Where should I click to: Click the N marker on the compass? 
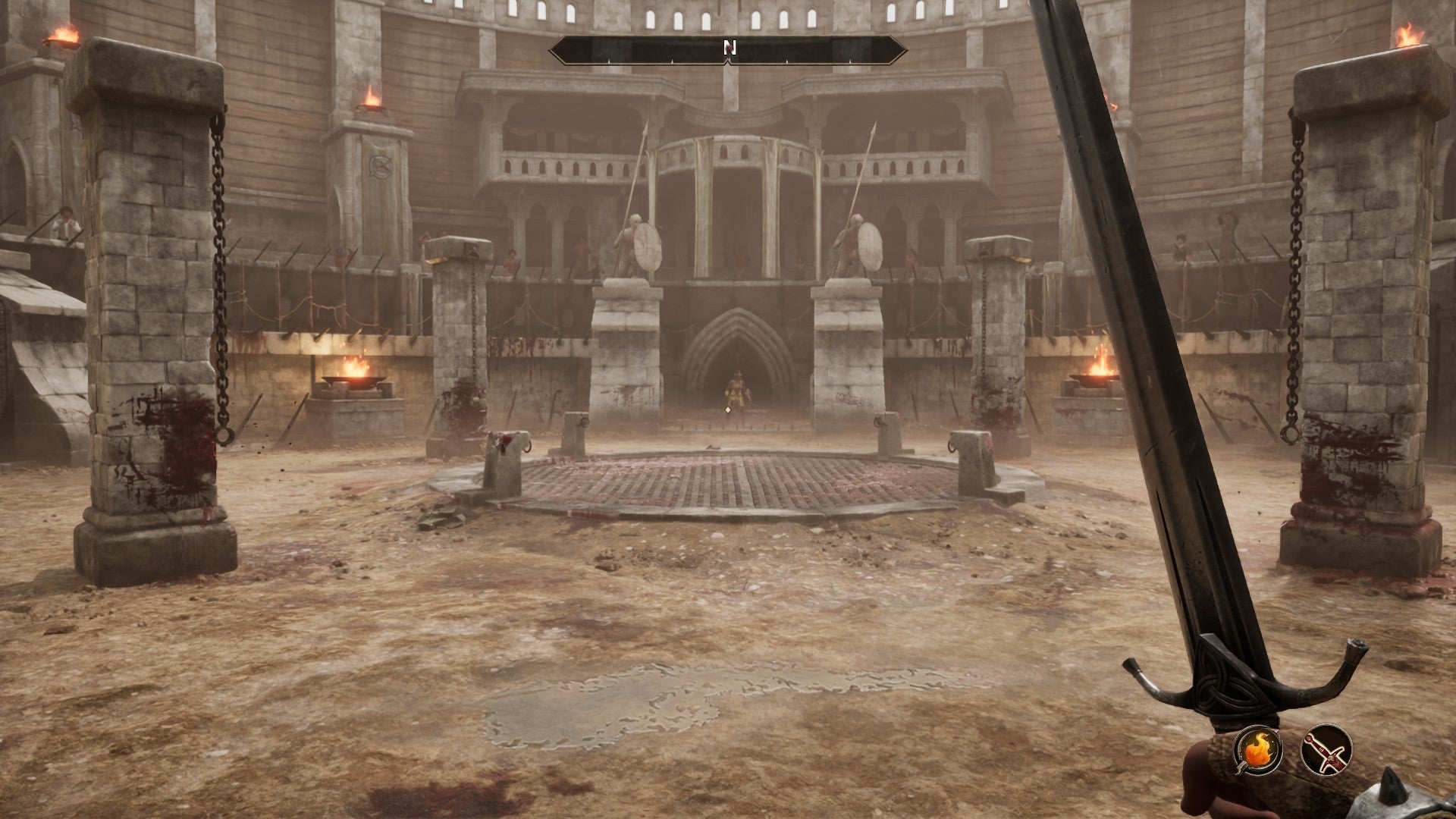tap(730, 45)
